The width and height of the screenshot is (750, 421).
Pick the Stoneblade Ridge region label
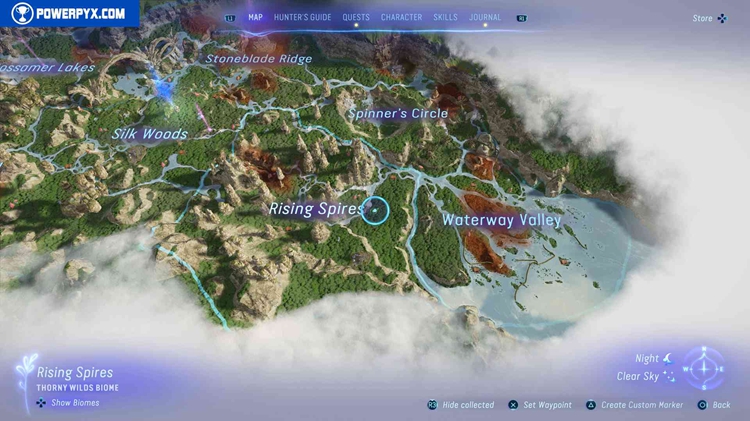259,59
